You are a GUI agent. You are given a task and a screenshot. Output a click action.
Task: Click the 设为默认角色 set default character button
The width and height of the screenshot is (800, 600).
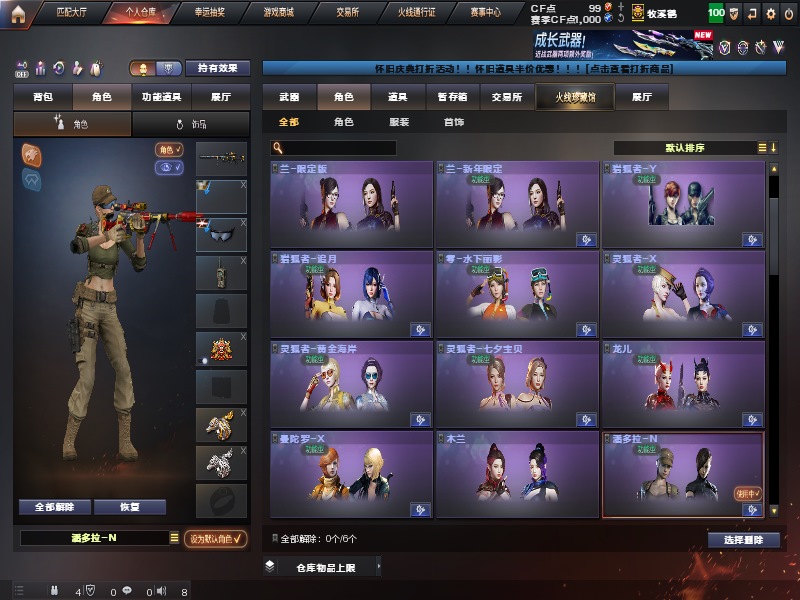(x=217, y=538)
